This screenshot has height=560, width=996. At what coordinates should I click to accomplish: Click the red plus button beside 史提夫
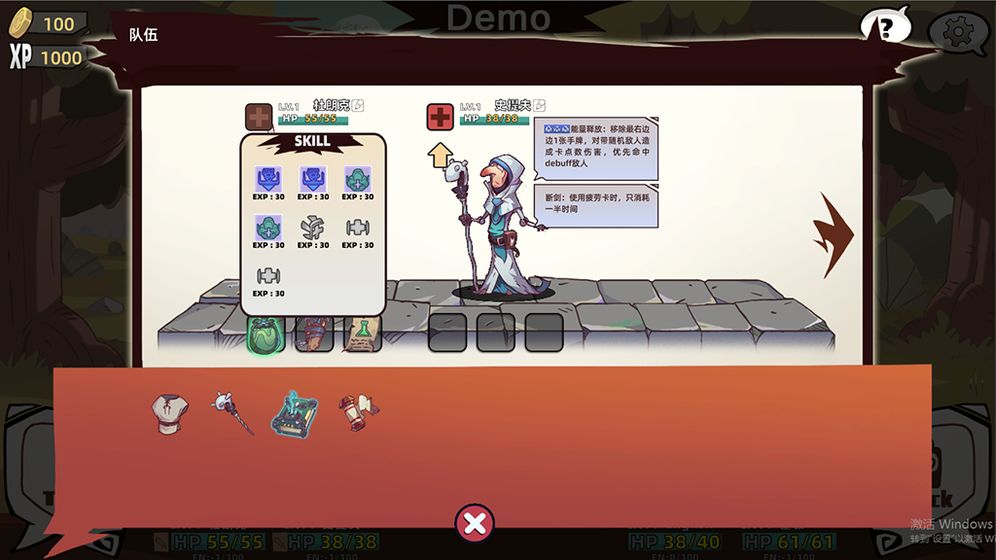(x=440, y=117)
